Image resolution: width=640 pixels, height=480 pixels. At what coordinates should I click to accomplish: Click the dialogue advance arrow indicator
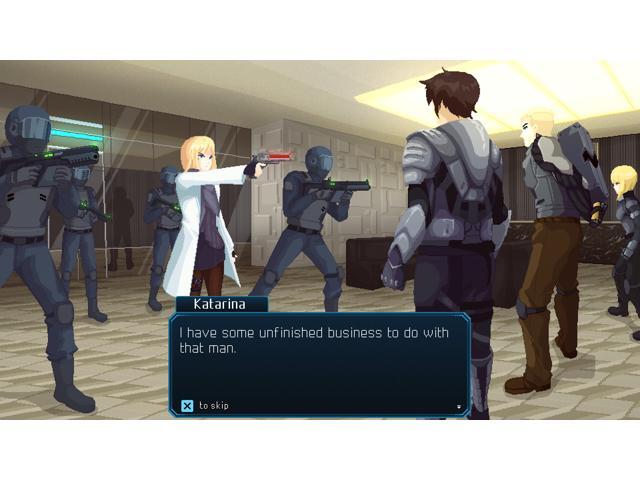(x=459, y=407)
